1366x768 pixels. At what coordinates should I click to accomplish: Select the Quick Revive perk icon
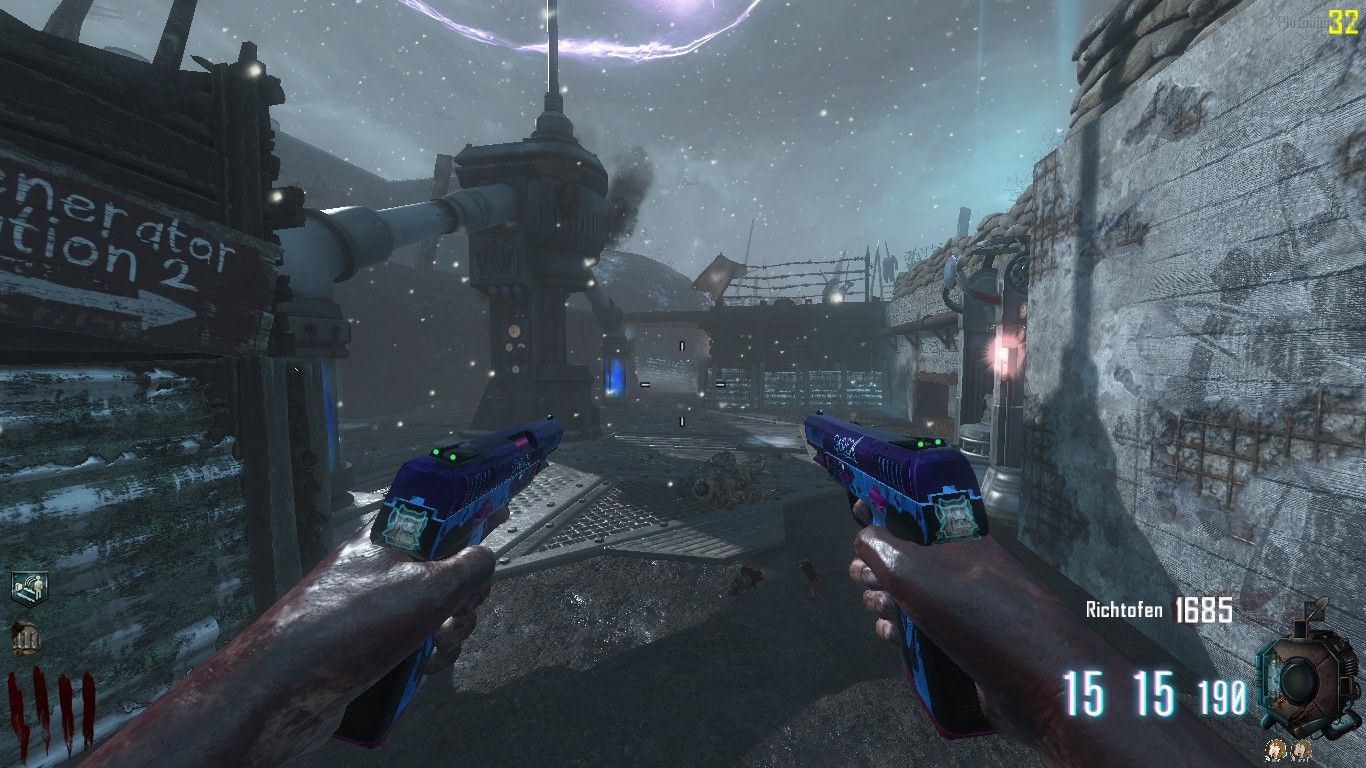pyautogui.click(x=29, y=588)
